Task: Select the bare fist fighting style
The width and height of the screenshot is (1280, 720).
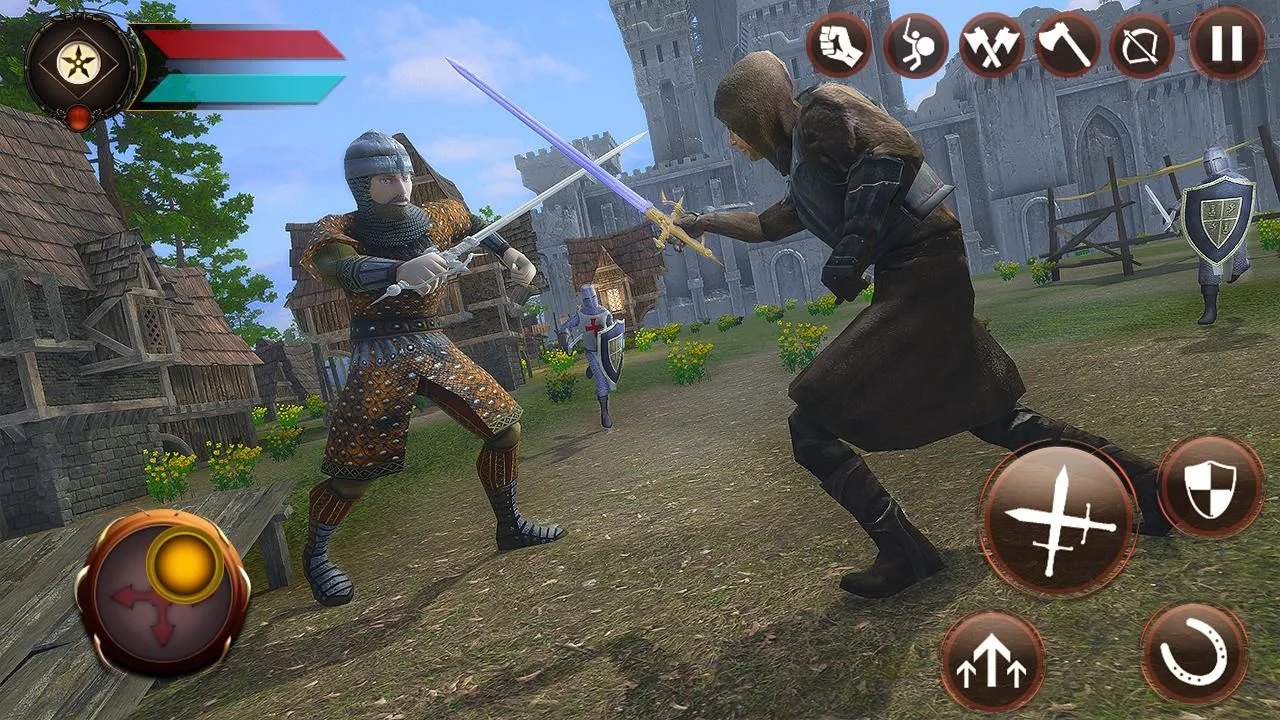Action: [839, 45]
